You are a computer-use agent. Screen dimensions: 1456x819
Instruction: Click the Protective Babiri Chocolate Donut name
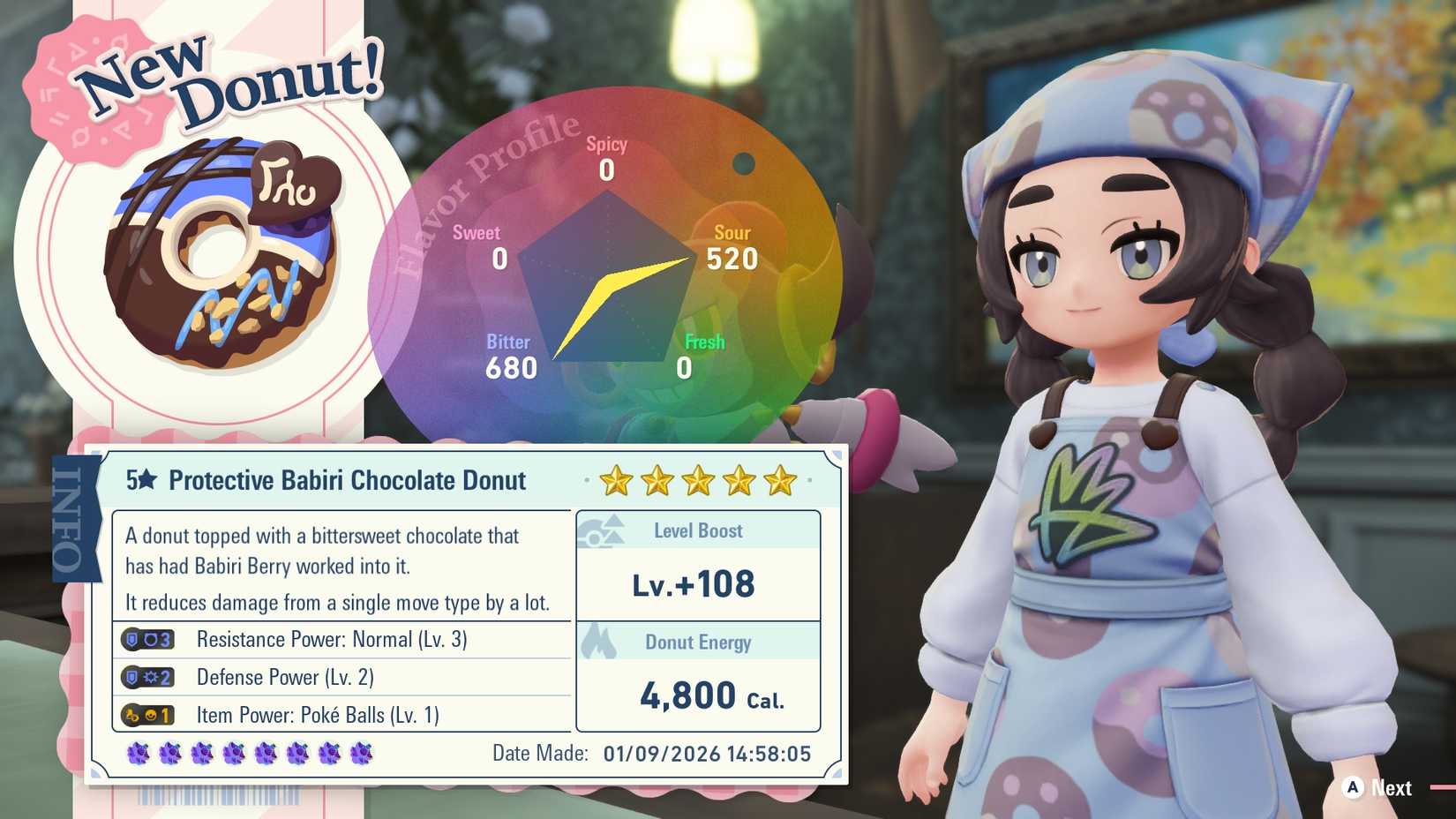click(349, 481)
